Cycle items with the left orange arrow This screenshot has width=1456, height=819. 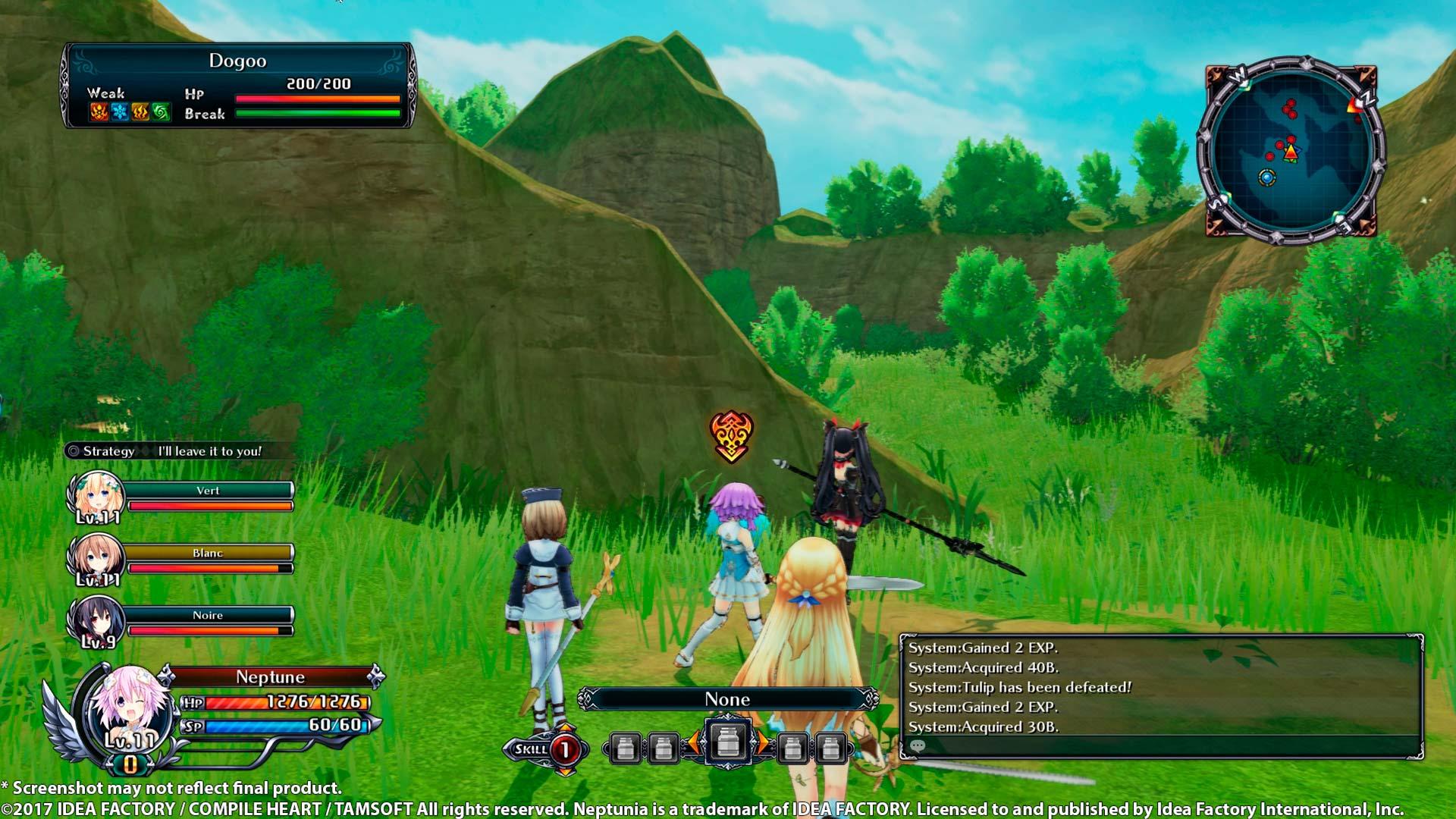(693, 744)
